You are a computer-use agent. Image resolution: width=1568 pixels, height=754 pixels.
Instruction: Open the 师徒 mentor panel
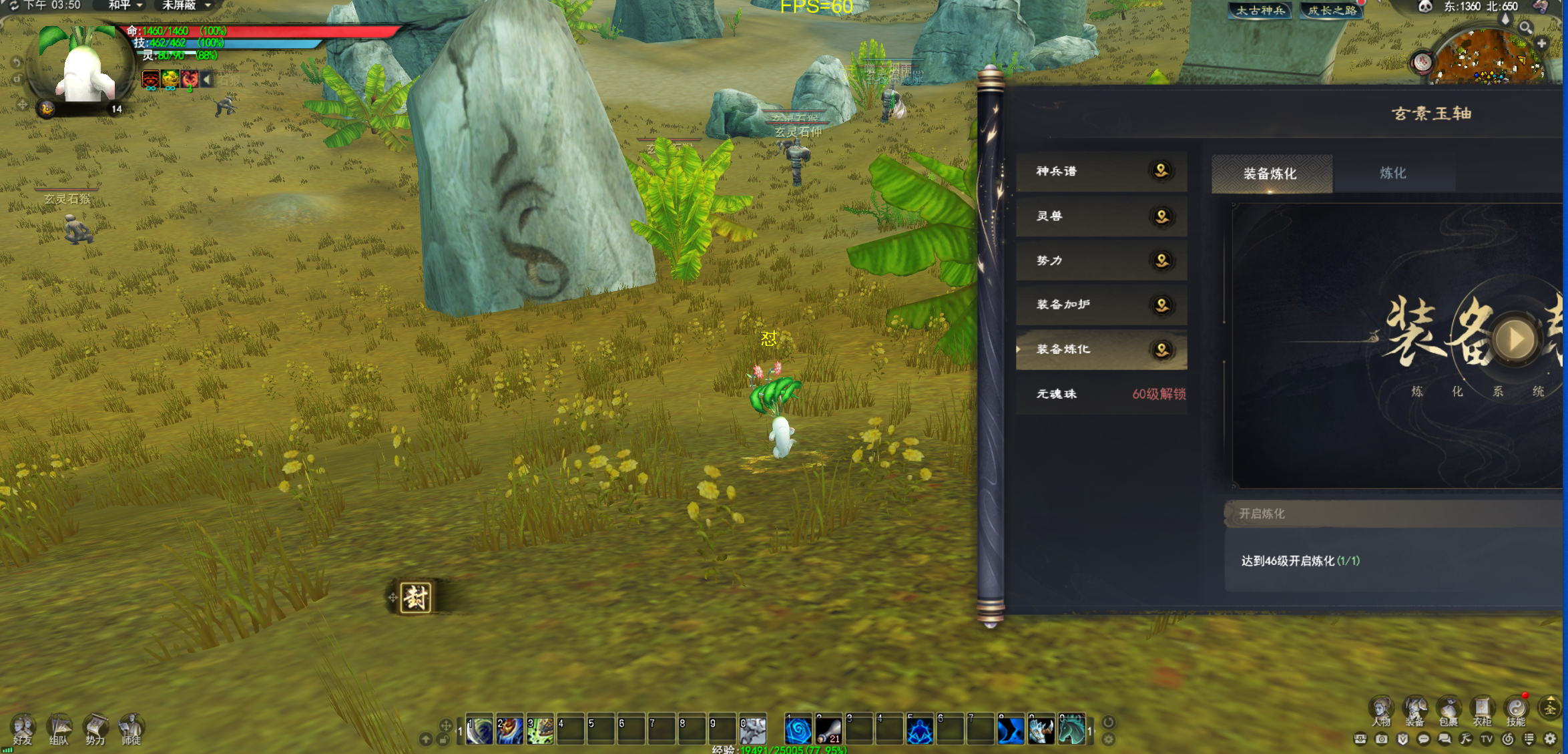point(131,729)
